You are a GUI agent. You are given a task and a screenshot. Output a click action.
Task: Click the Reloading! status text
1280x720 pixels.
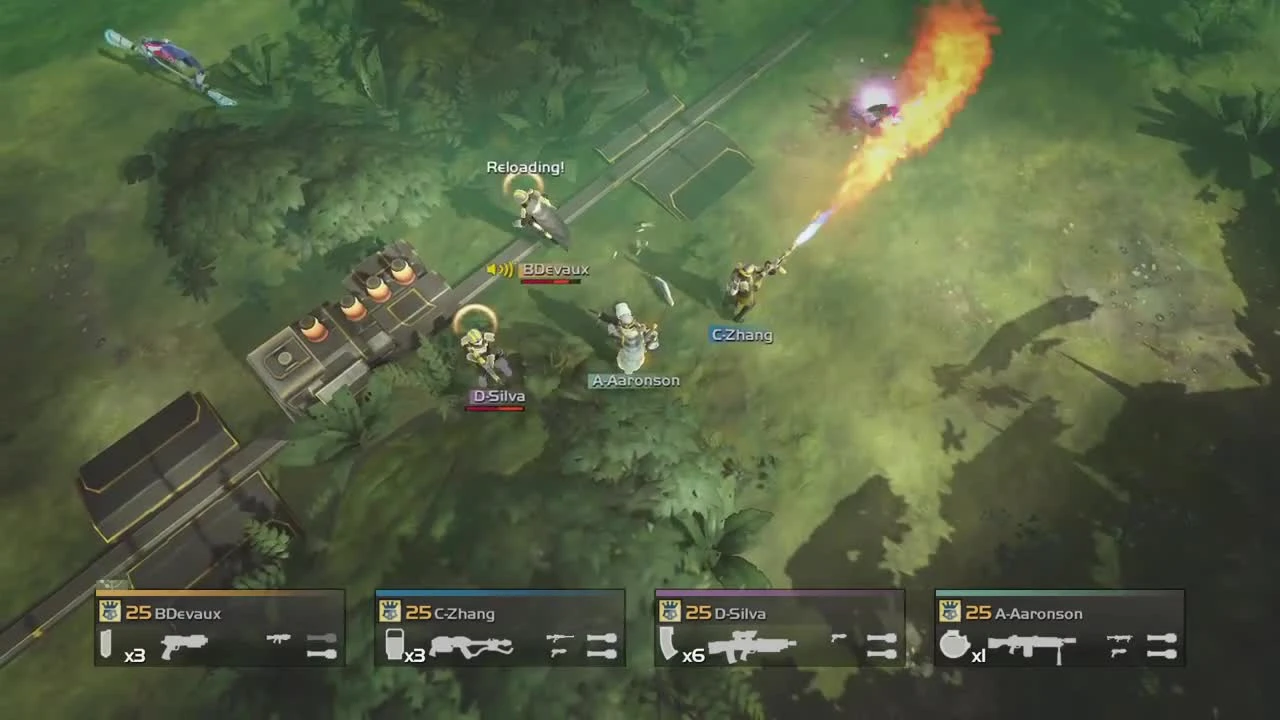(x=525, y=167)
